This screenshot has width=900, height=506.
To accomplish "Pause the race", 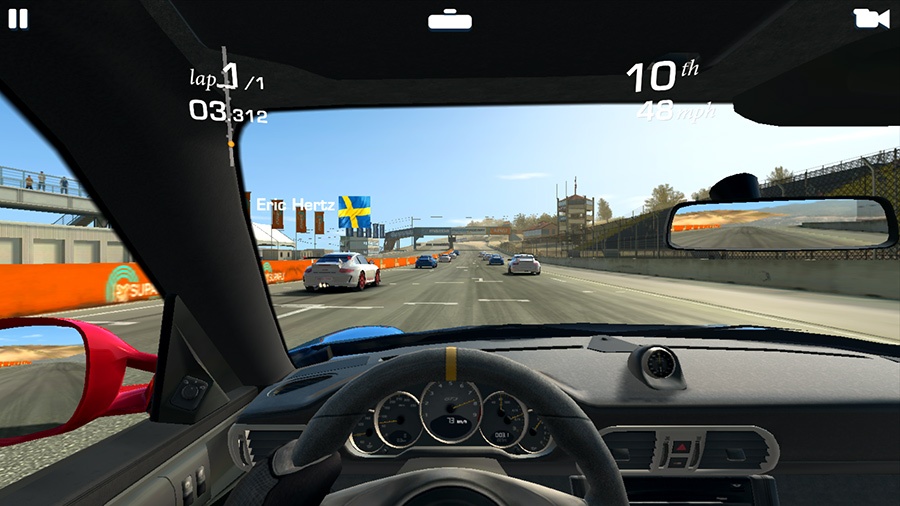I will click(18, 18).
